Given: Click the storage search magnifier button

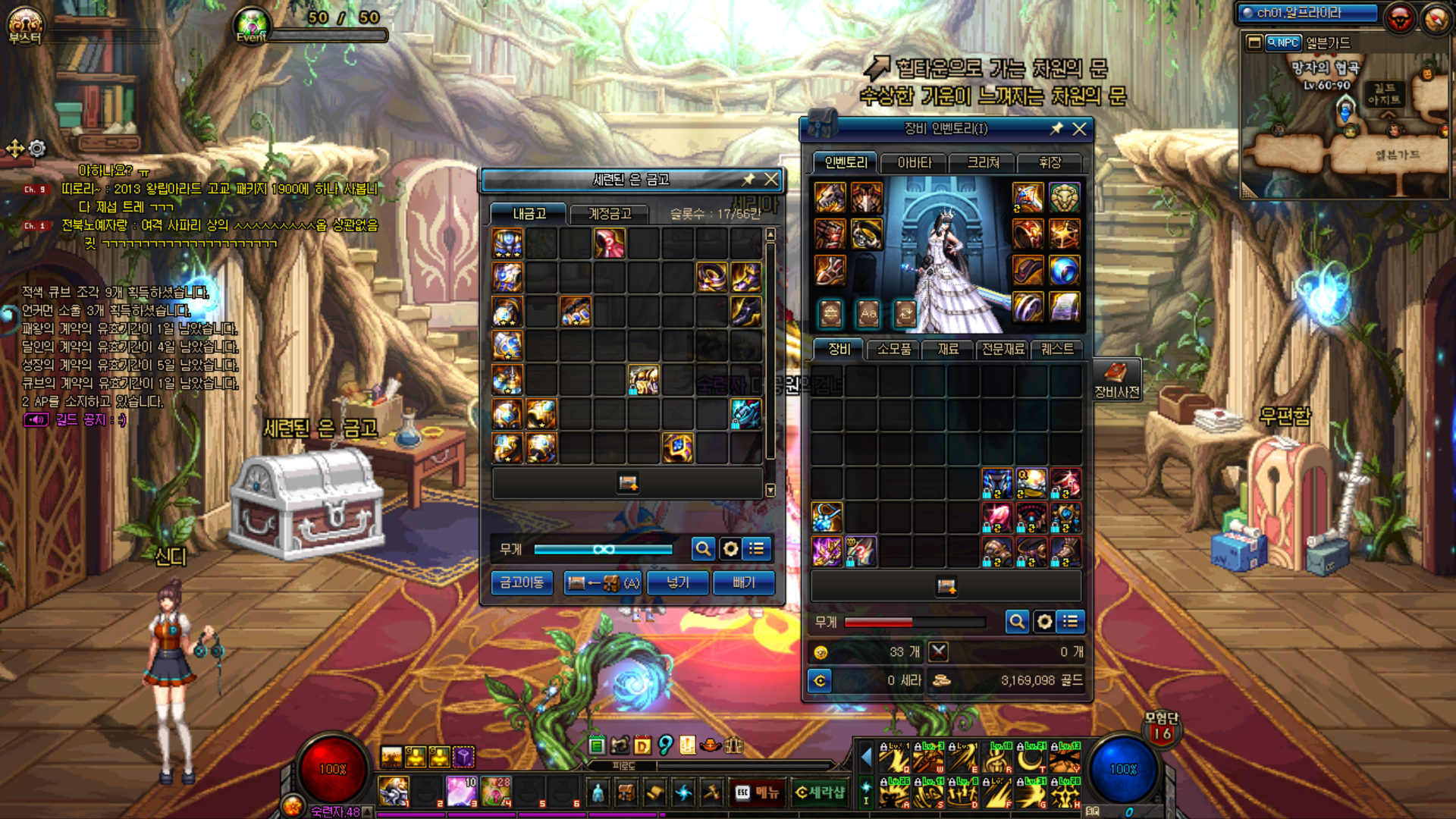Looking at the screenshot, I should coord(703,548).
